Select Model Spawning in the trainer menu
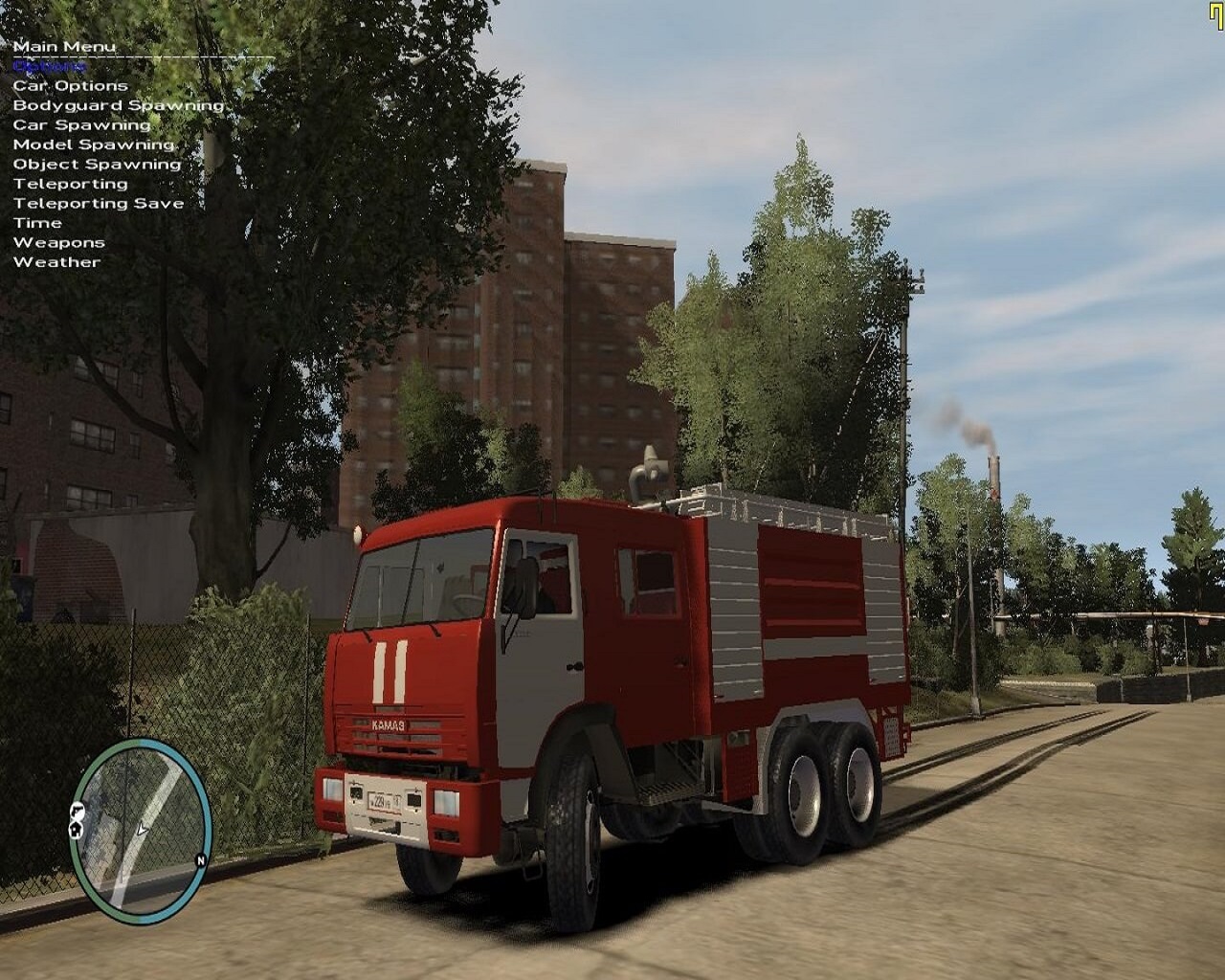The width and height of the screenshot is (1225, 980). pyautogui.click(x=94, y=145)
